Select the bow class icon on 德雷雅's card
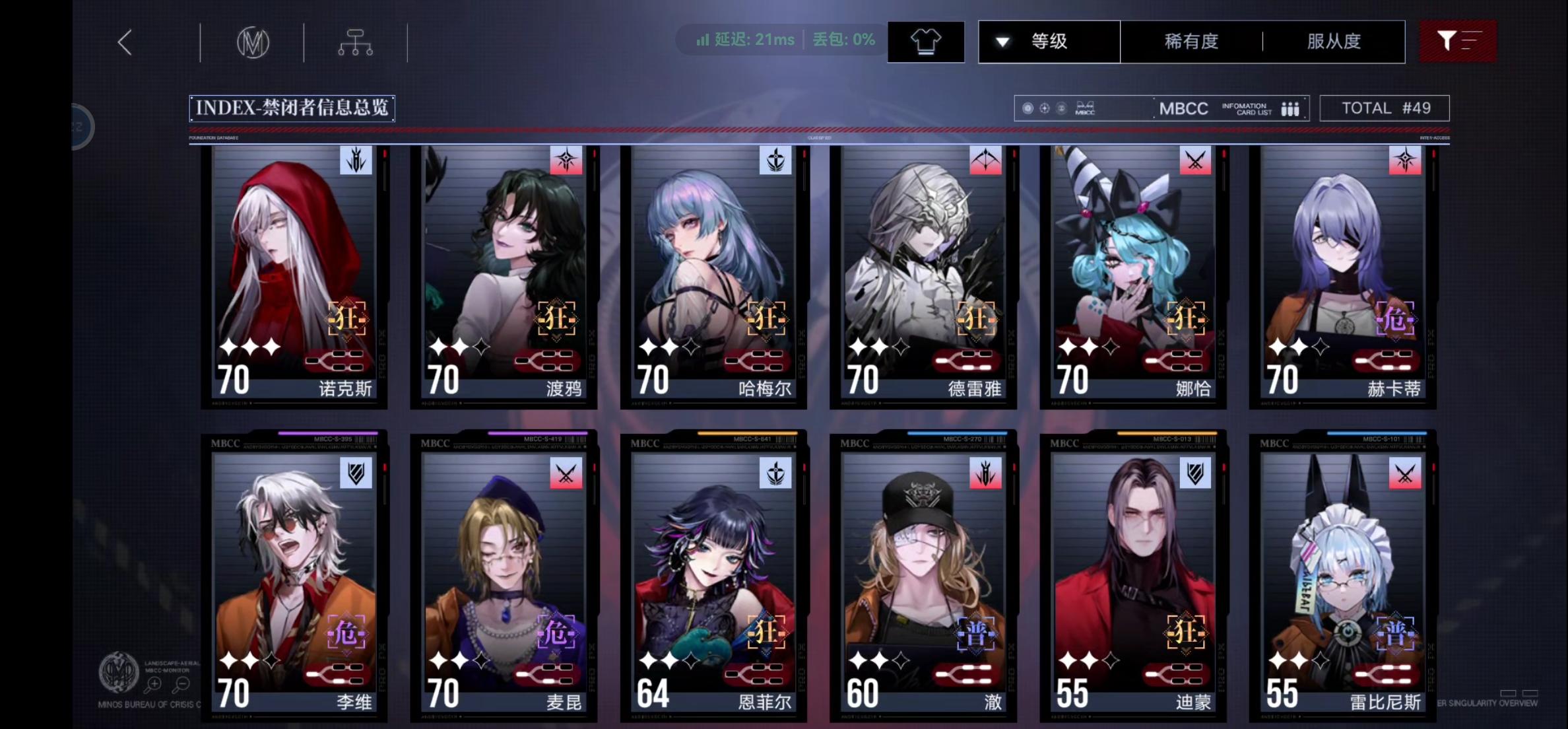This screenshot has width=1568, height=729. pos(987,160)
